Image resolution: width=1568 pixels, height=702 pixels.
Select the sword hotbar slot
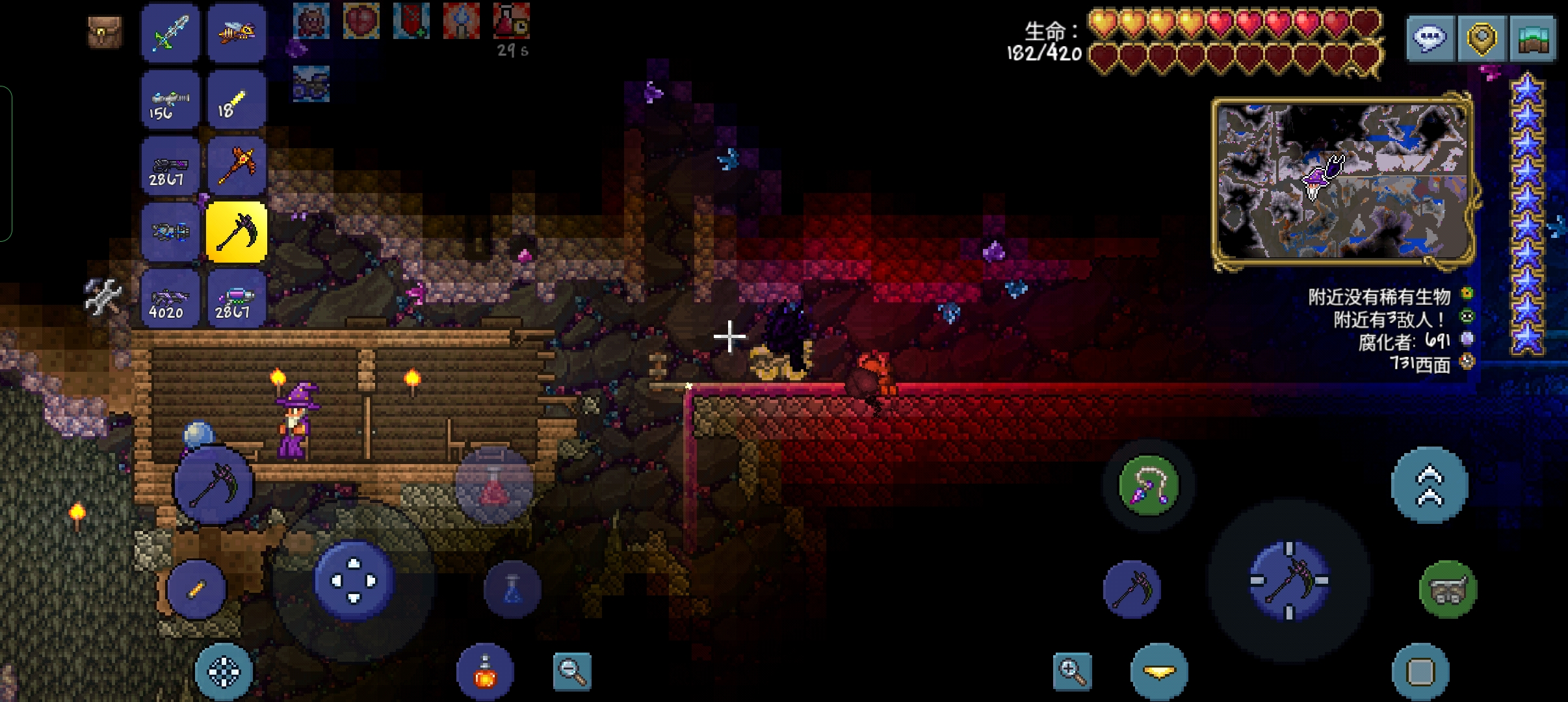tap(170, 32)
